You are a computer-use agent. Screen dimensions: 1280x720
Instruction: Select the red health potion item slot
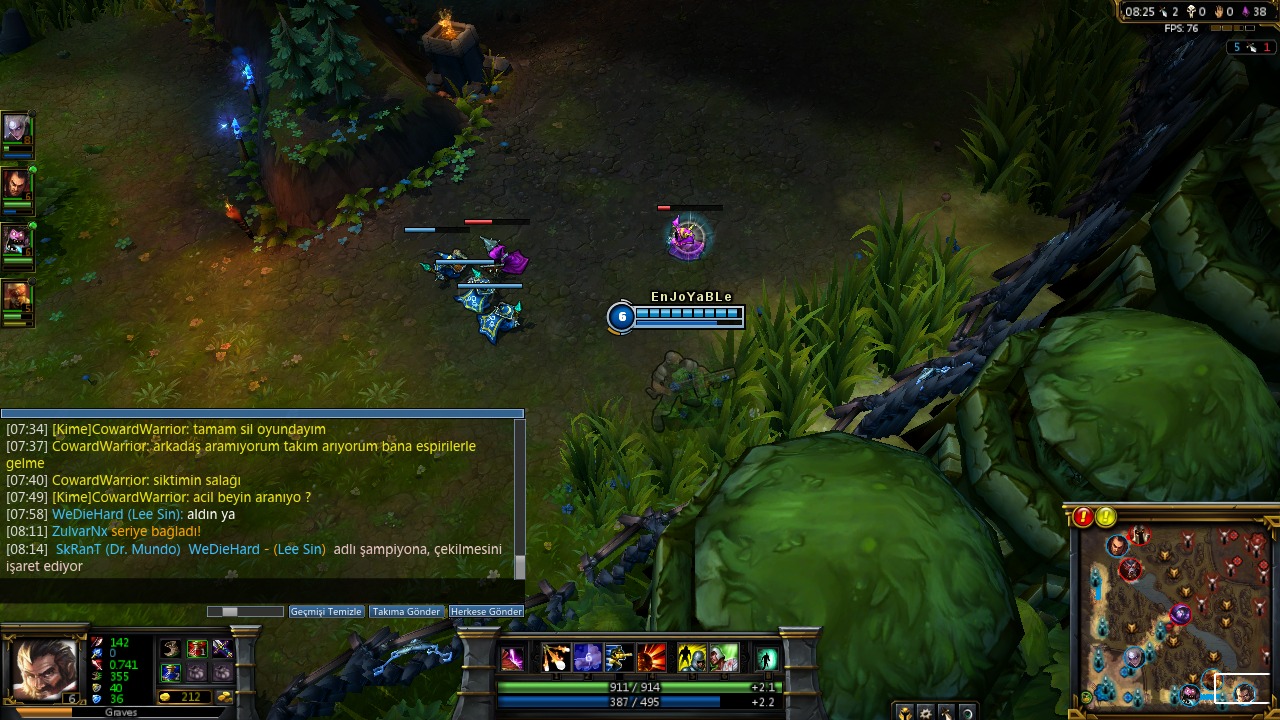(197, 650)
